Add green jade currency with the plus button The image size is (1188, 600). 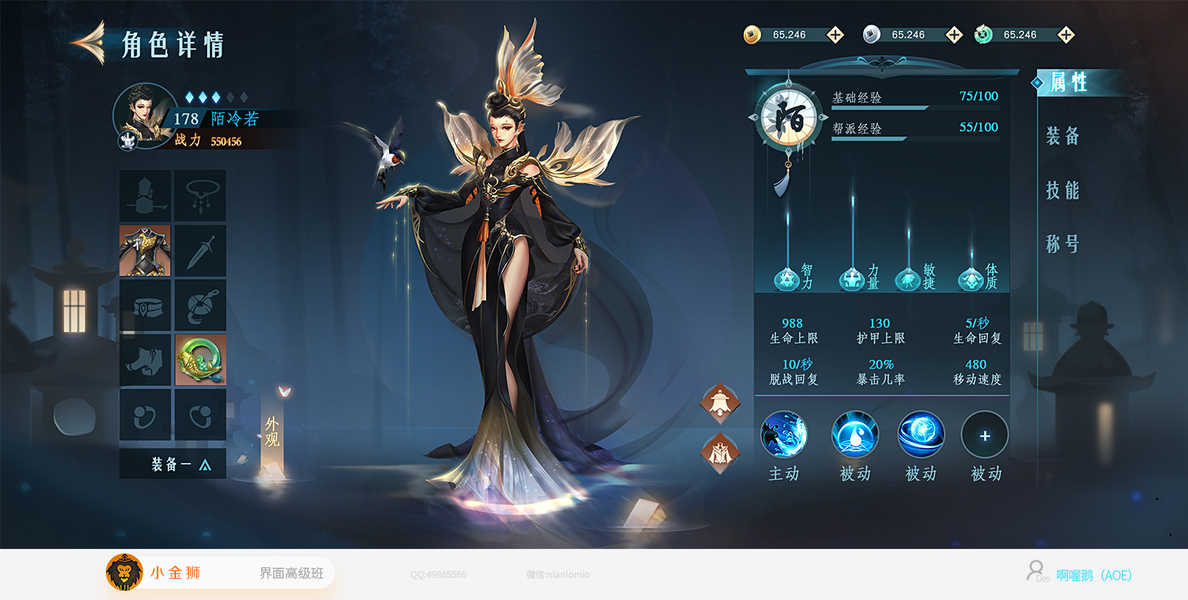1066,35
